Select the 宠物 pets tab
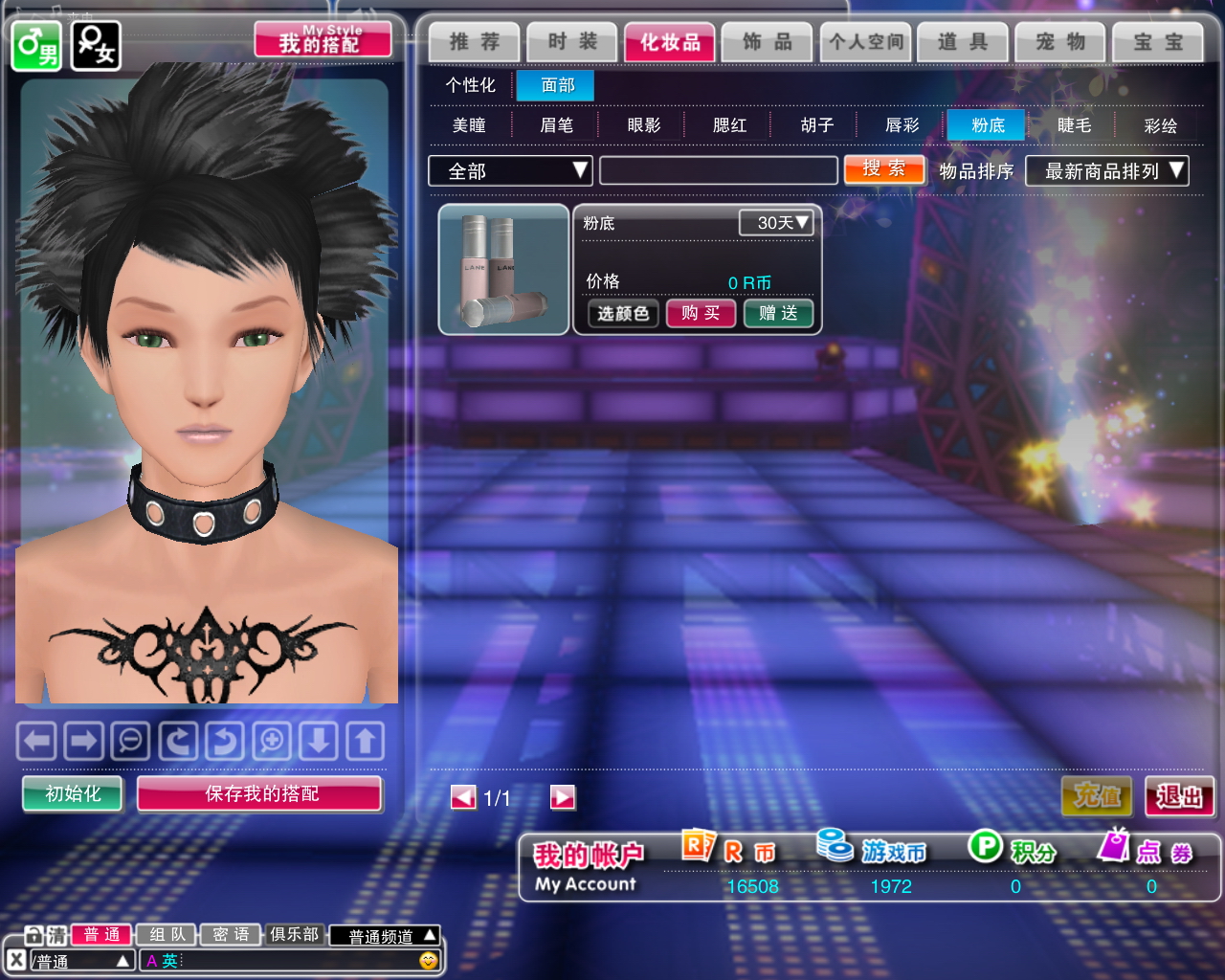This screenshot has width=1225, height=980. tap(1060, 42)
